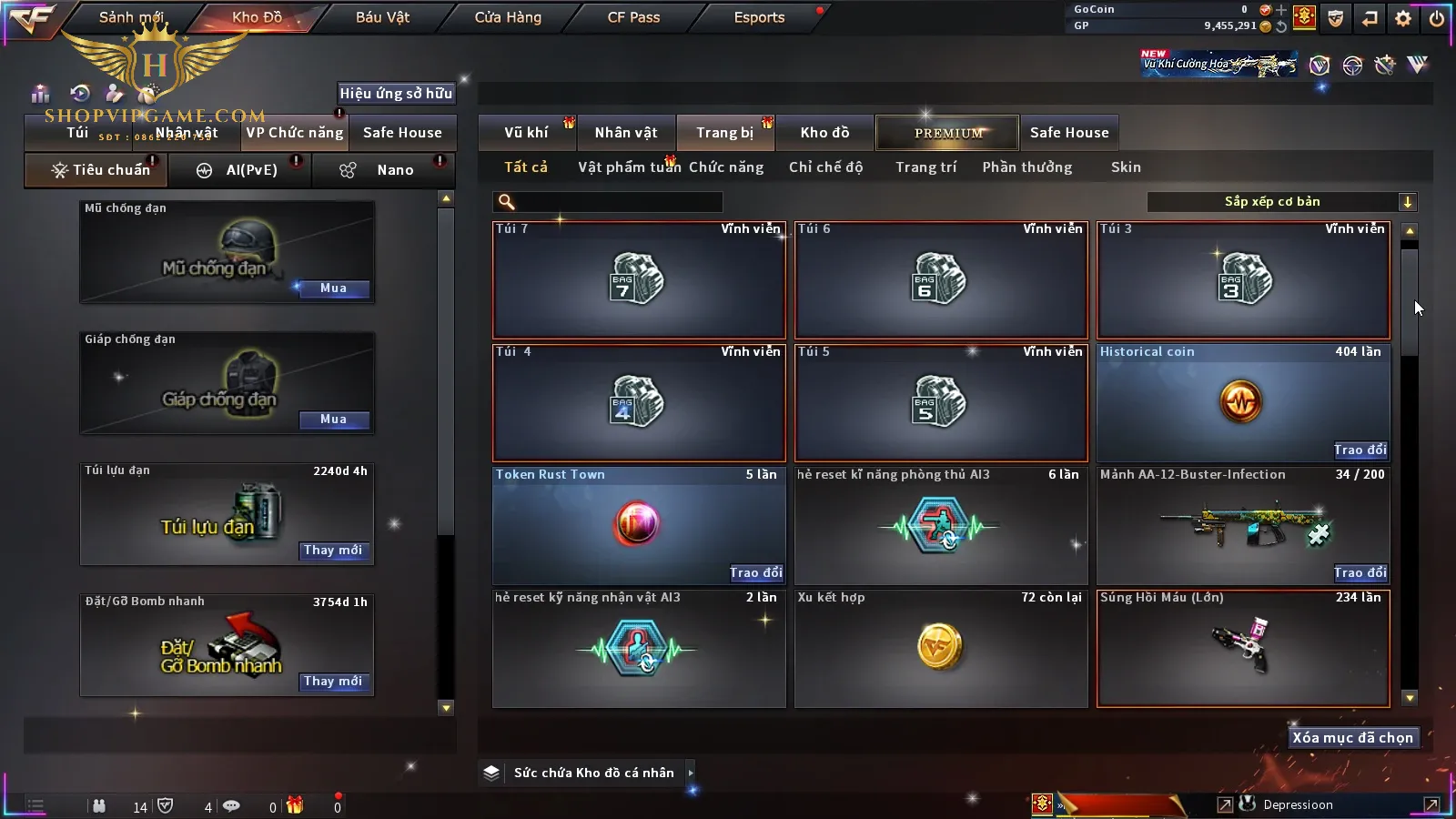Buy the Mũ chống đạn helmet
1456x819 pixels.
(x=333, y=288)
